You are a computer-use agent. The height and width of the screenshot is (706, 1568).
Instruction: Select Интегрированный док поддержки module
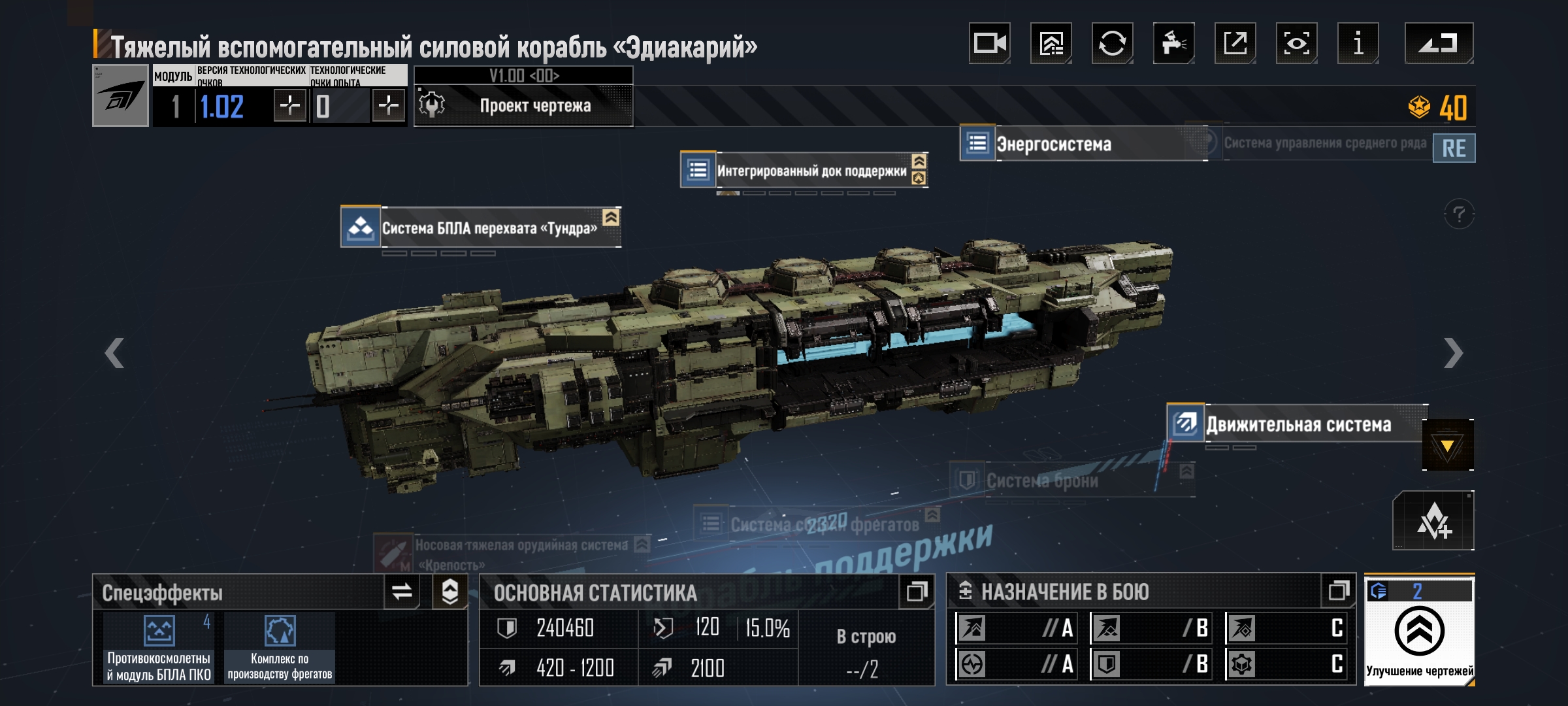click(810, 171)
